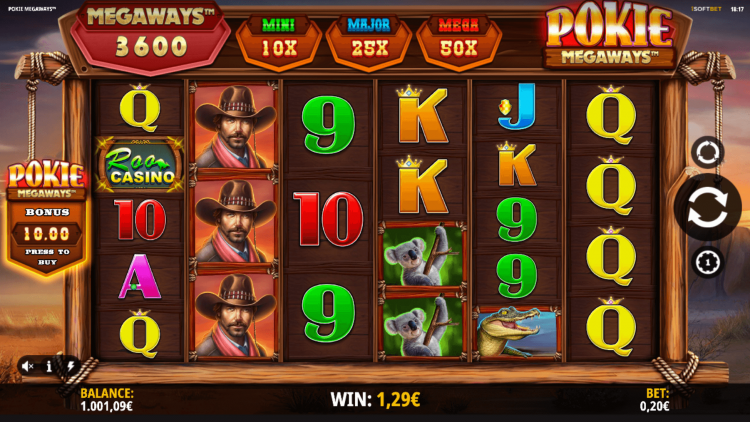Toggle turbo mode with the lightning bolt icon

pyautogui.click(x=70, y=367)
